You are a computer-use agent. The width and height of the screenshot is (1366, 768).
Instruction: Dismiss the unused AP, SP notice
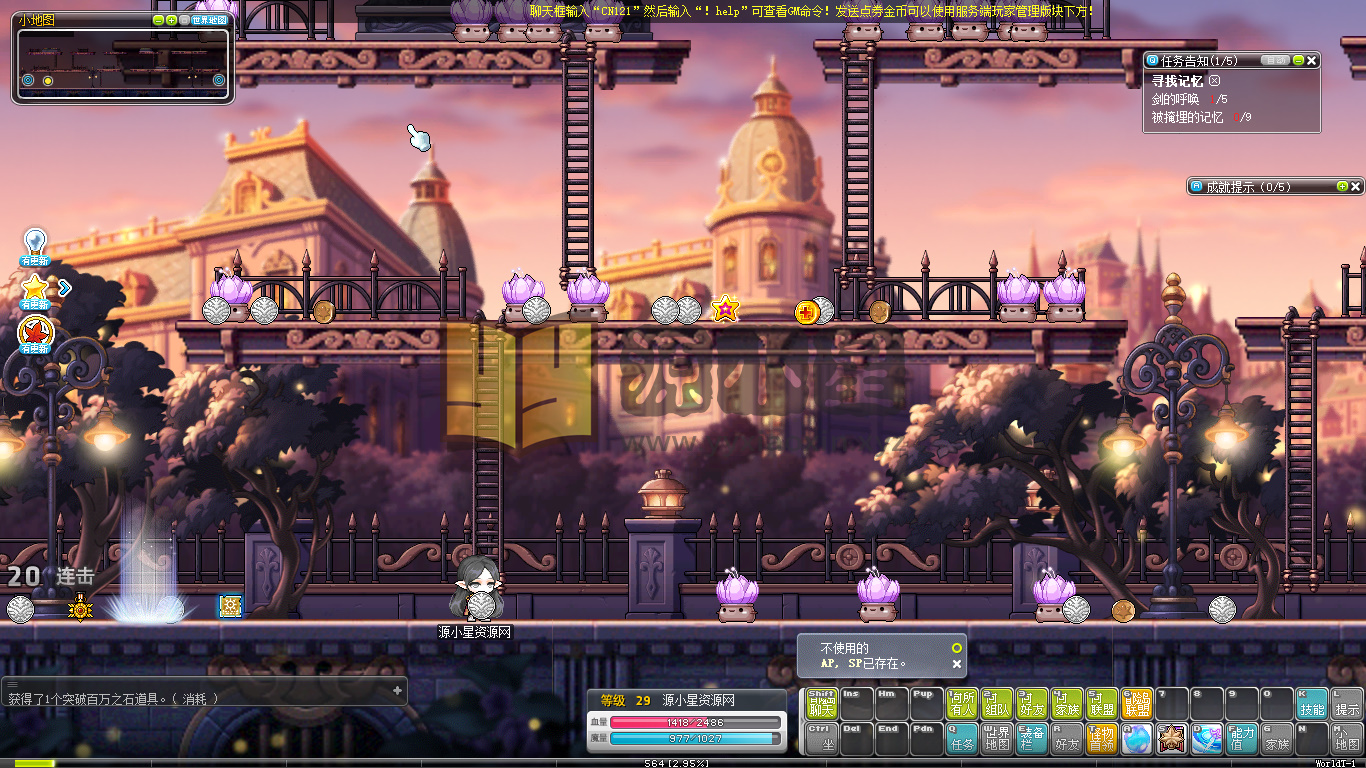click(957, 663)
